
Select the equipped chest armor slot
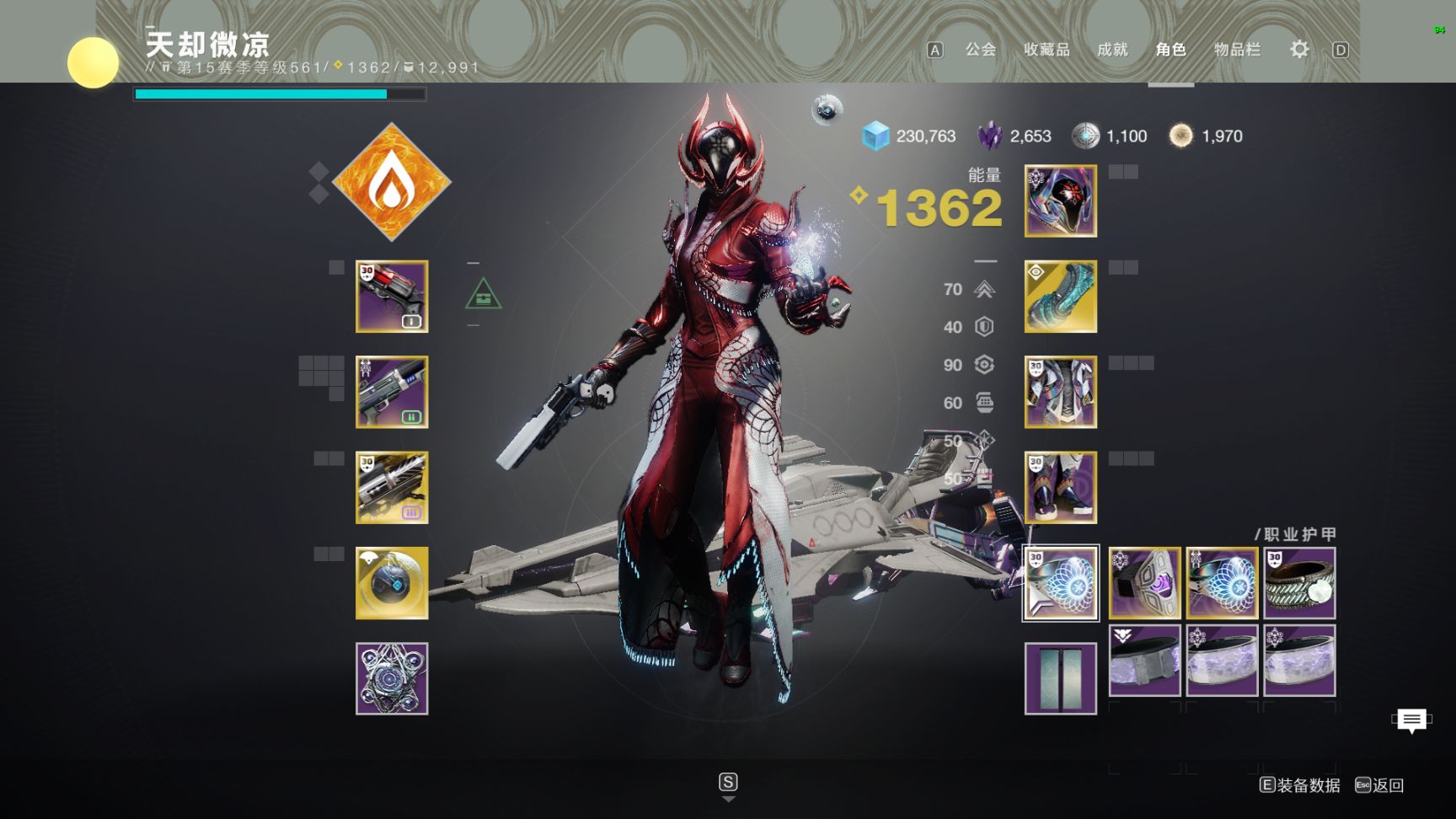(1061, 392)
